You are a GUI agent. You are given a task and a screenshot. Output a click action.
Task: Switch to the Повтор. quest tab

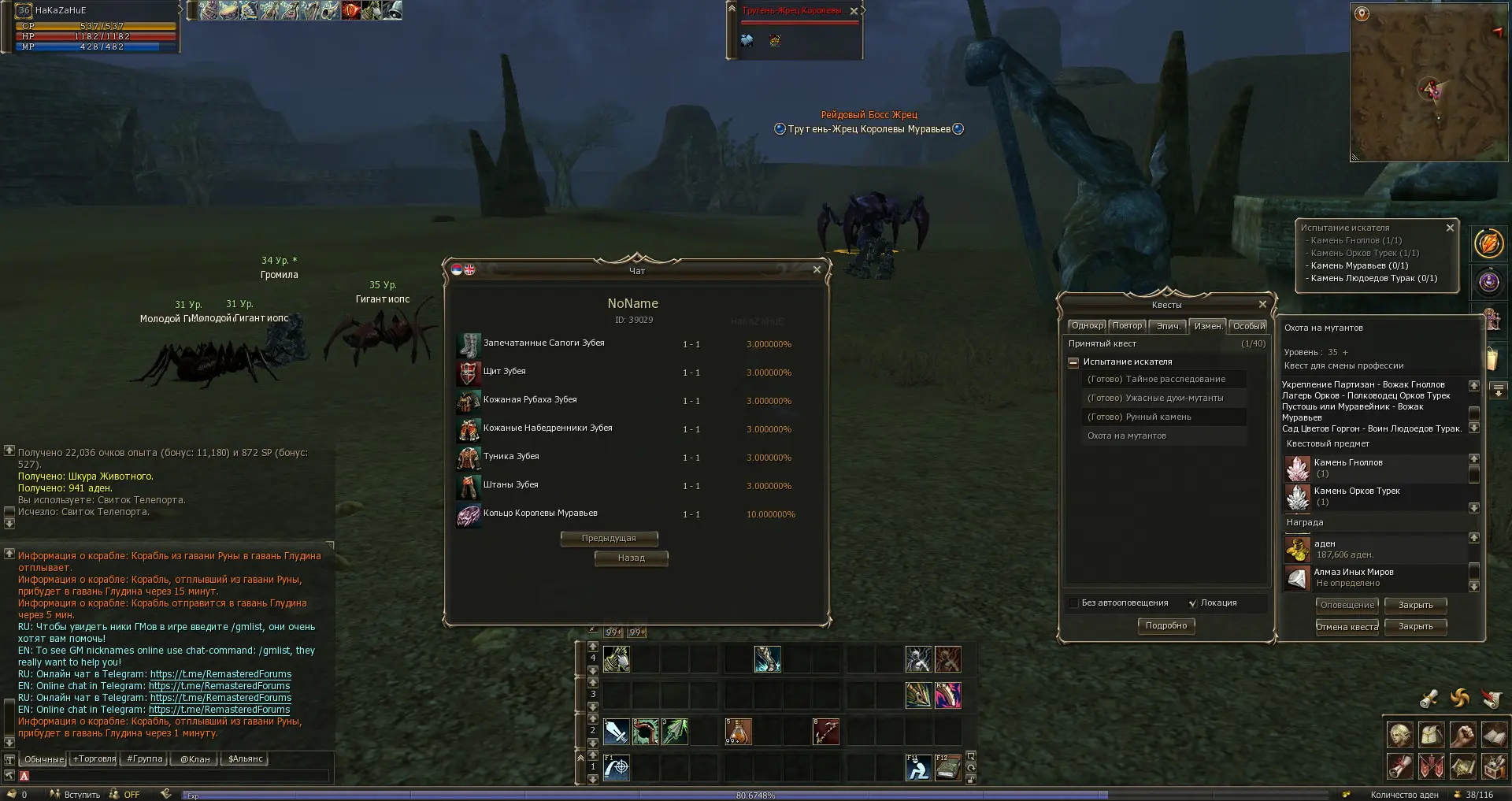point(1128,326)
